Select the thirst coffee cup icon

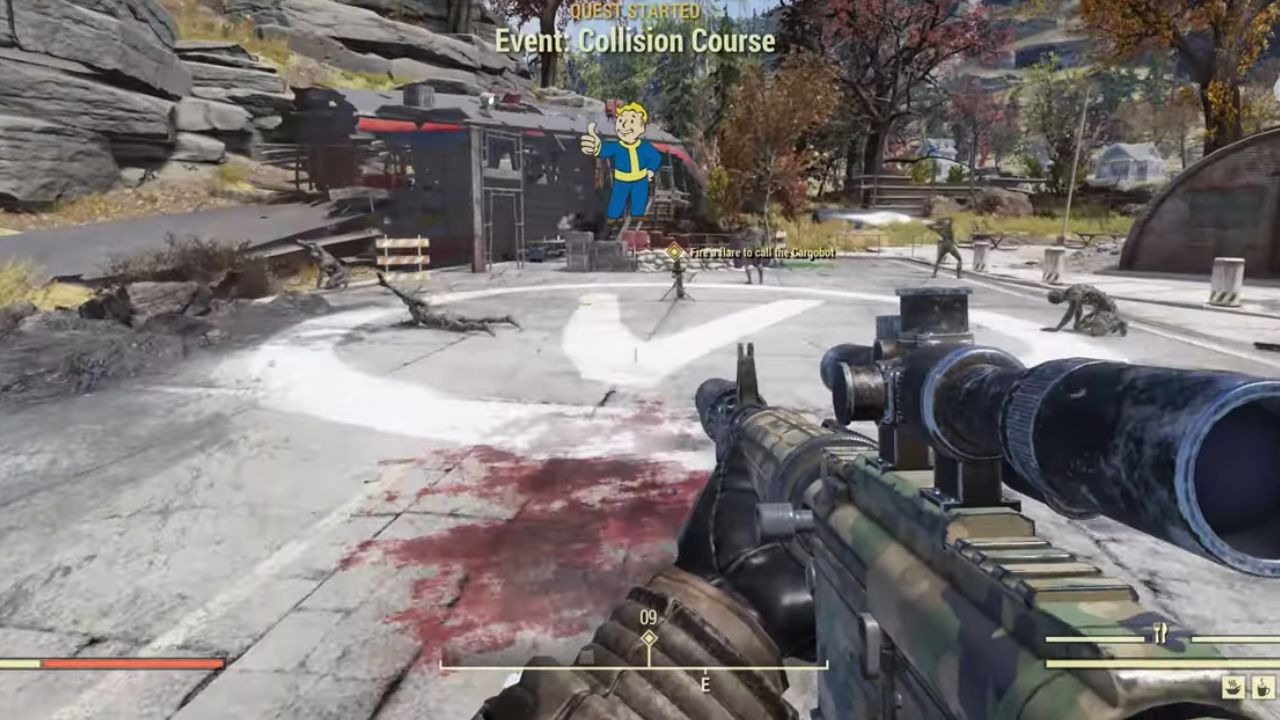(1263, 686)
